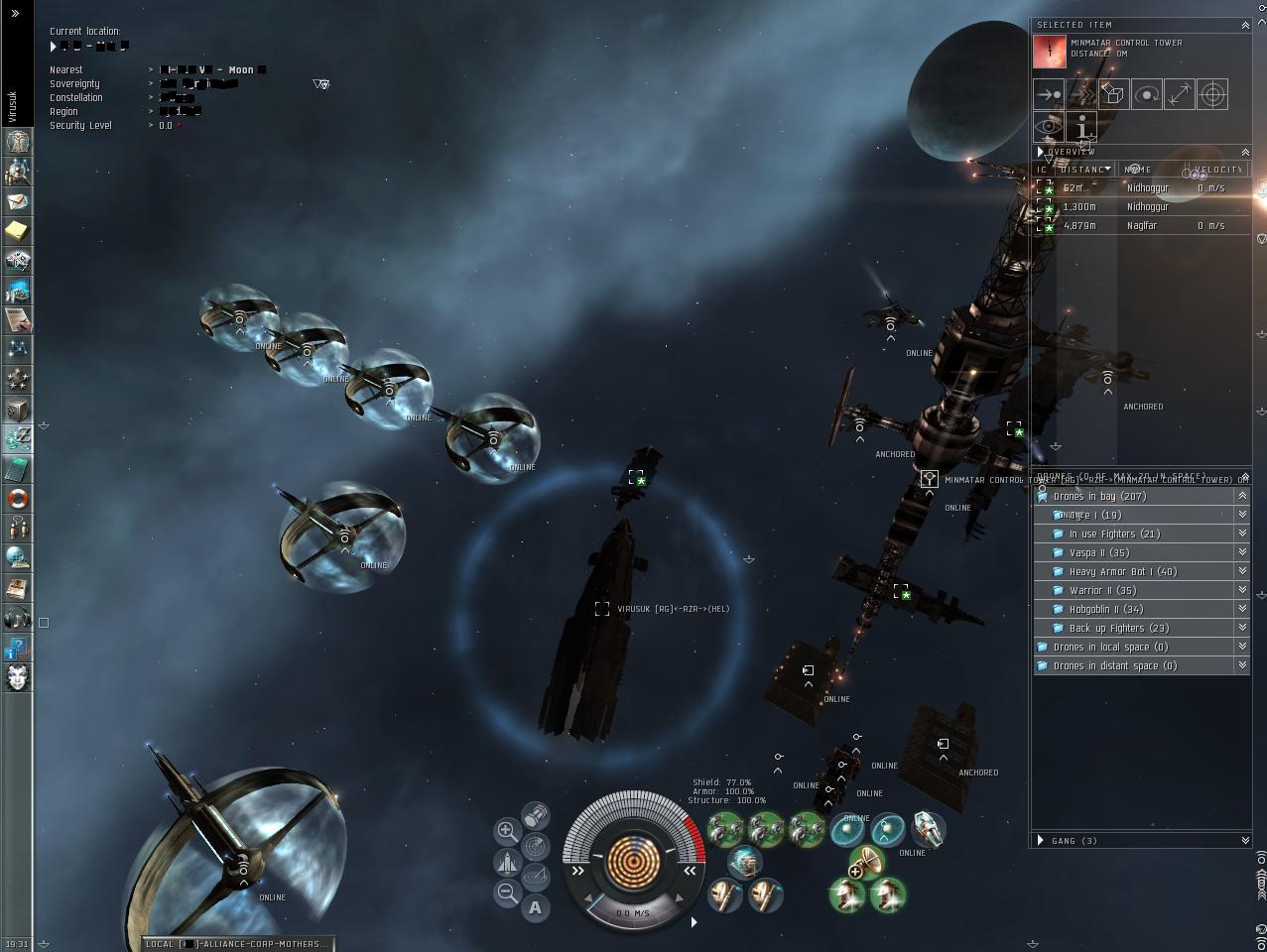Open the yellow notepad icon in sidebar

coord(17,231)
